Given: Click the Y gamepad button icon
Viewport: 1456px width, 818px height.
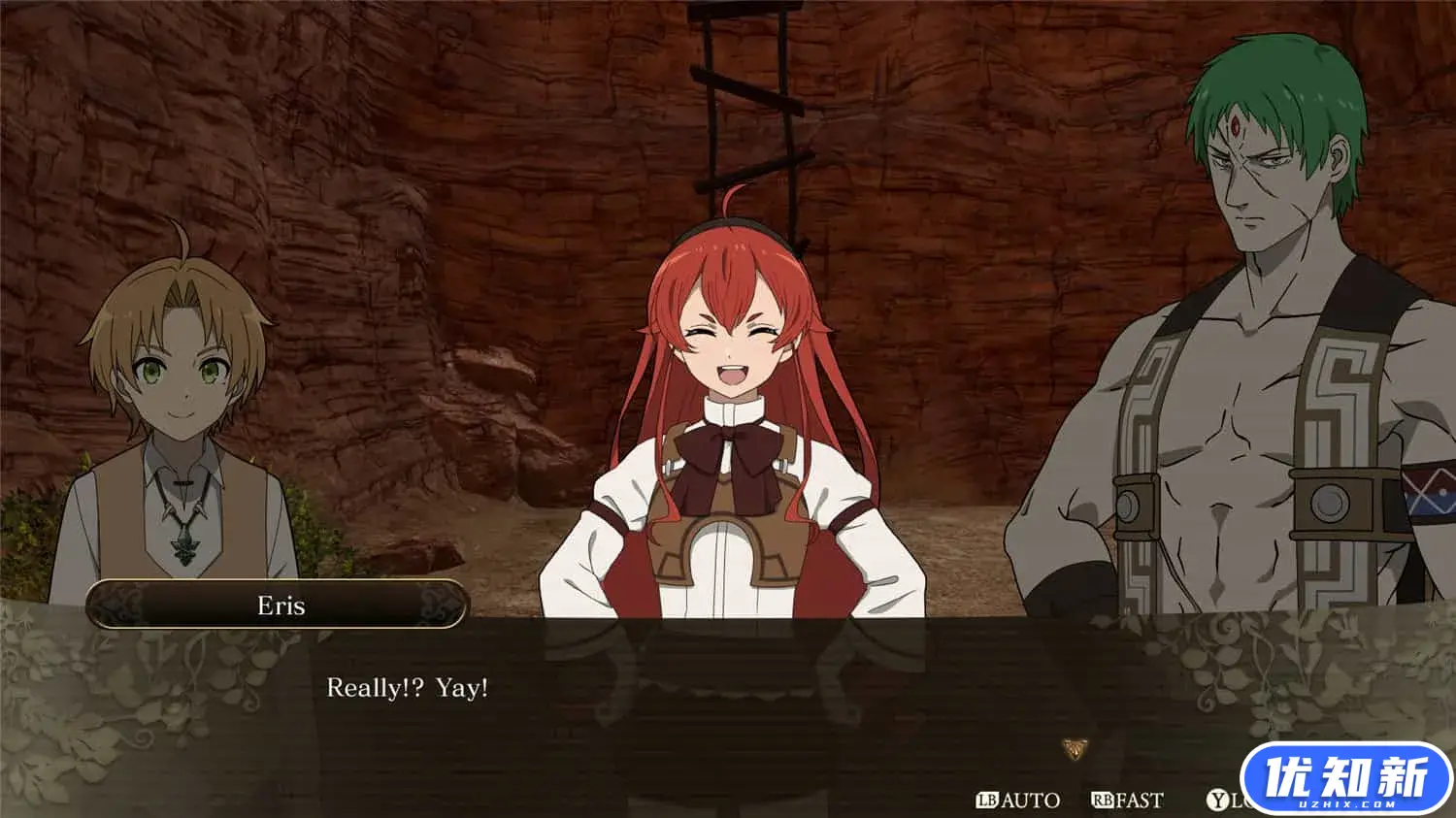Looking at the screenshot, I should pyautogui.click(x=1218, y=799).
